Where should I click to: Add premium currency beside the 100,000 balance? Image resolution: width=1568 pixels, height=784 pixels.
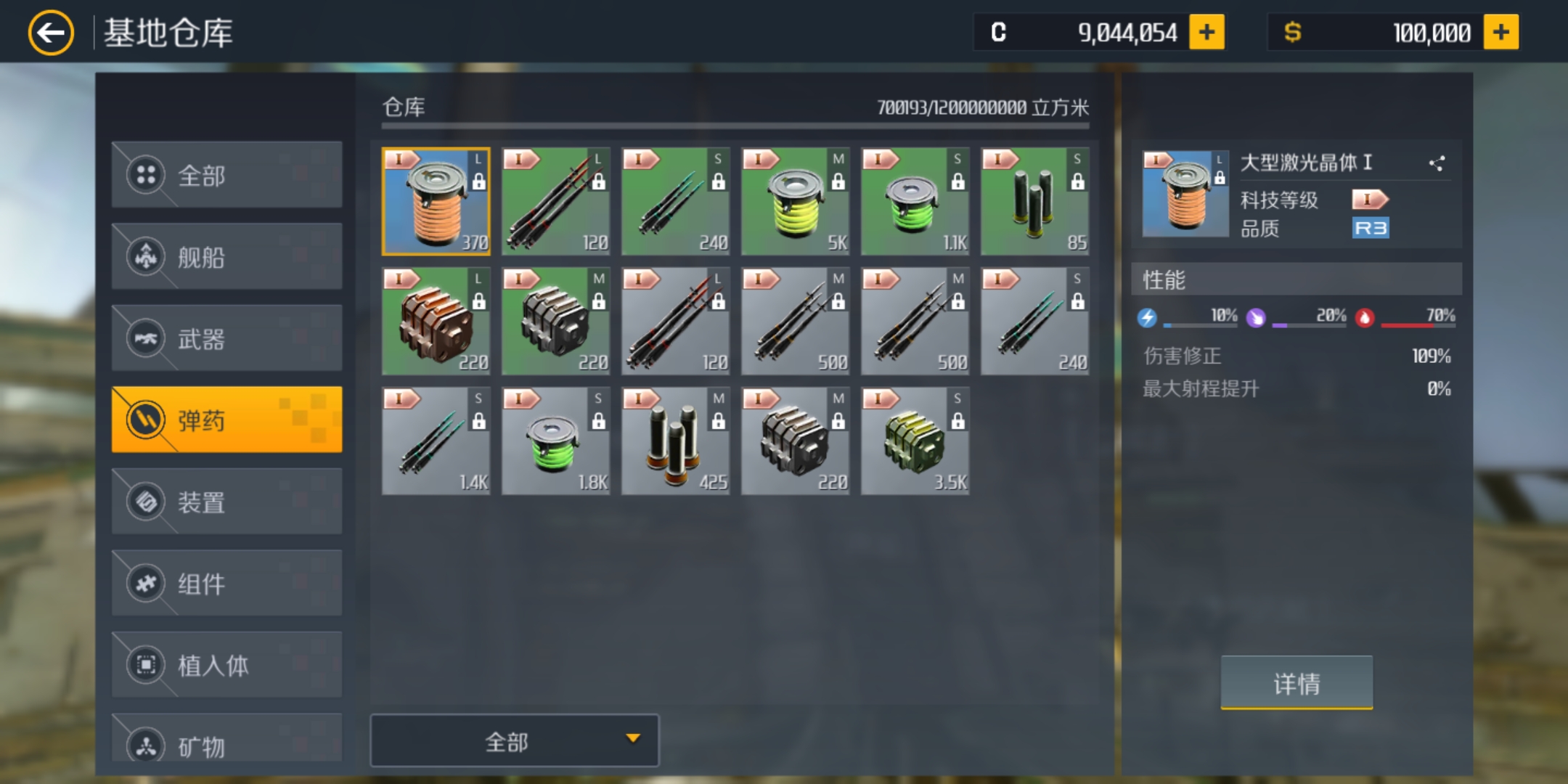(1500, 33)
